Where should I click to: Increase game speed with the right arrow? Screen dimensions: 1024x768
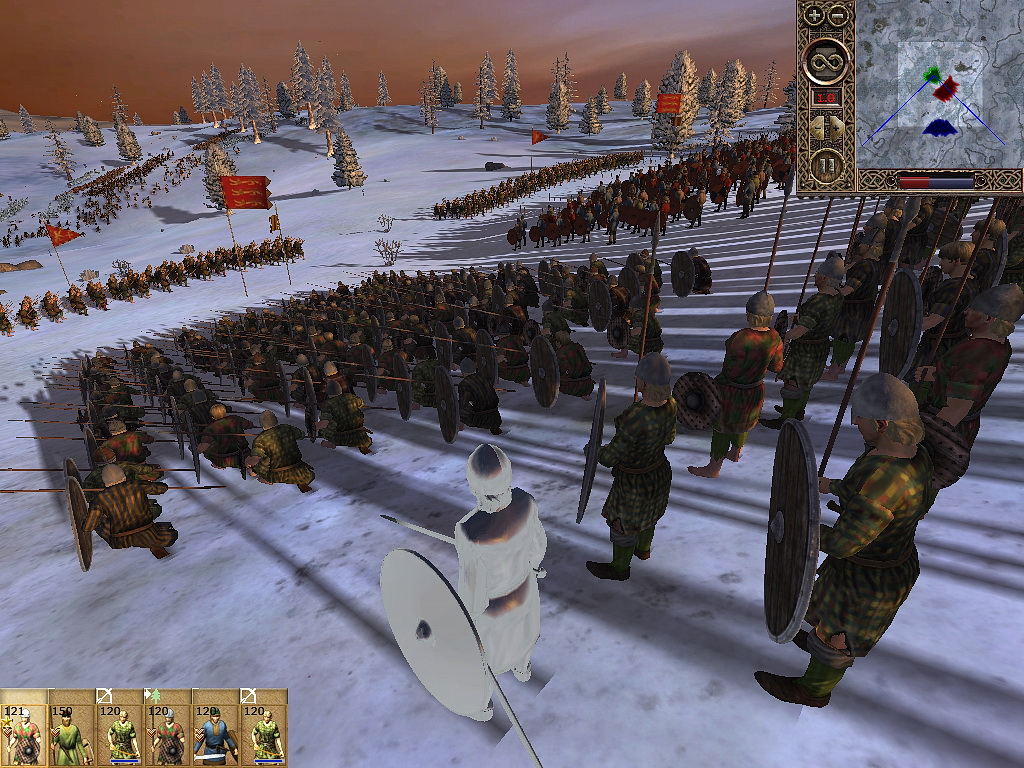[x=837, y=128]
